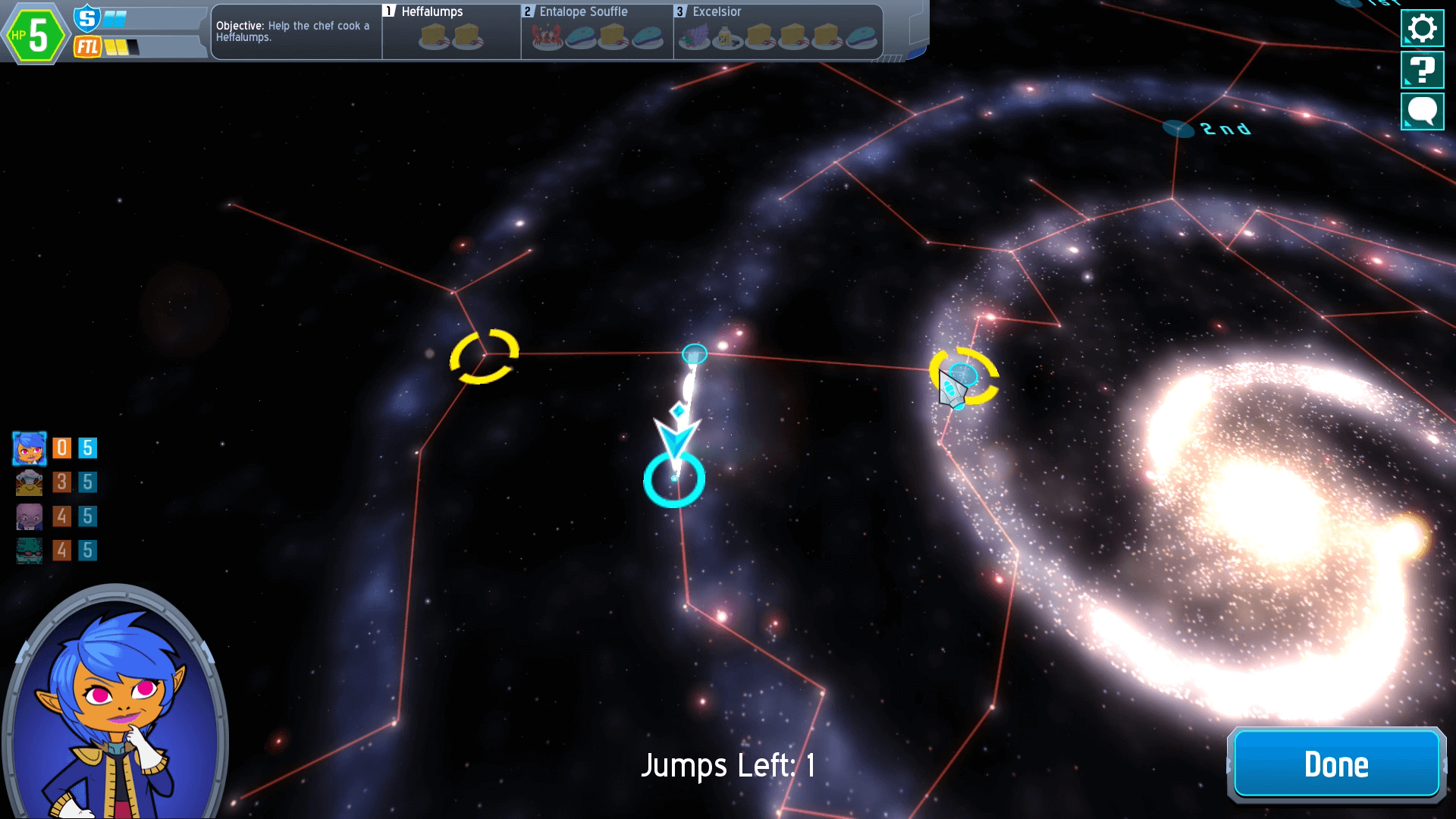Click the settings gear icon
1456x819 pixels.
tap(1422, 28)
